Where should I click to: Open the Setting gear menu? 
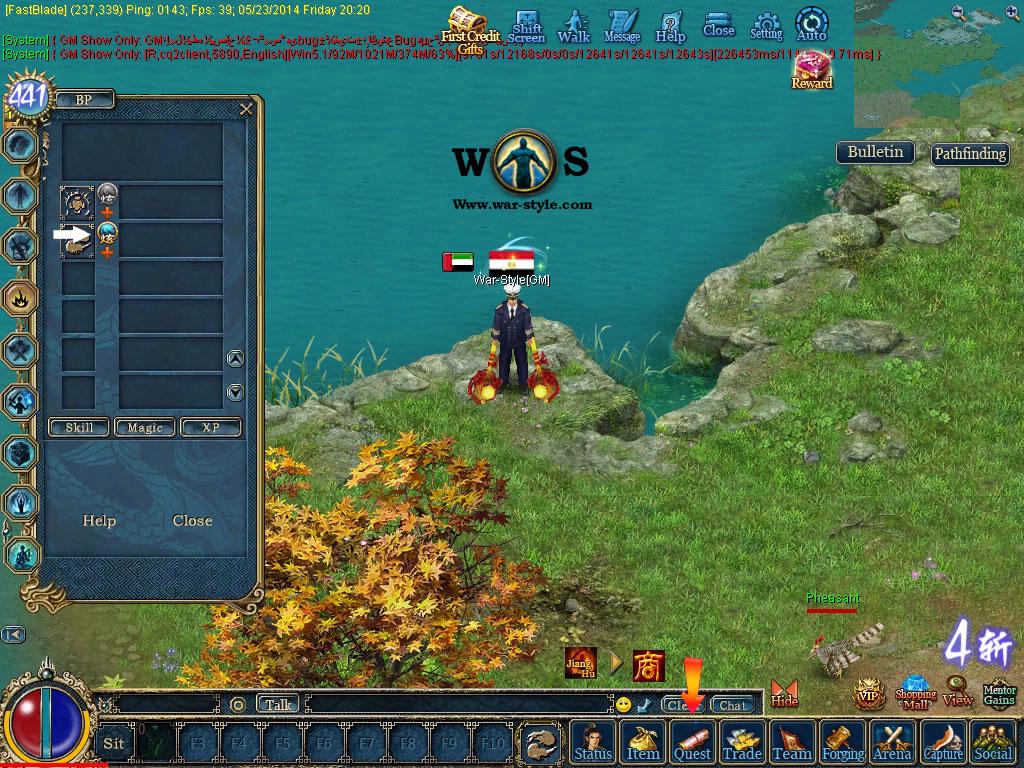pos(766,24)
